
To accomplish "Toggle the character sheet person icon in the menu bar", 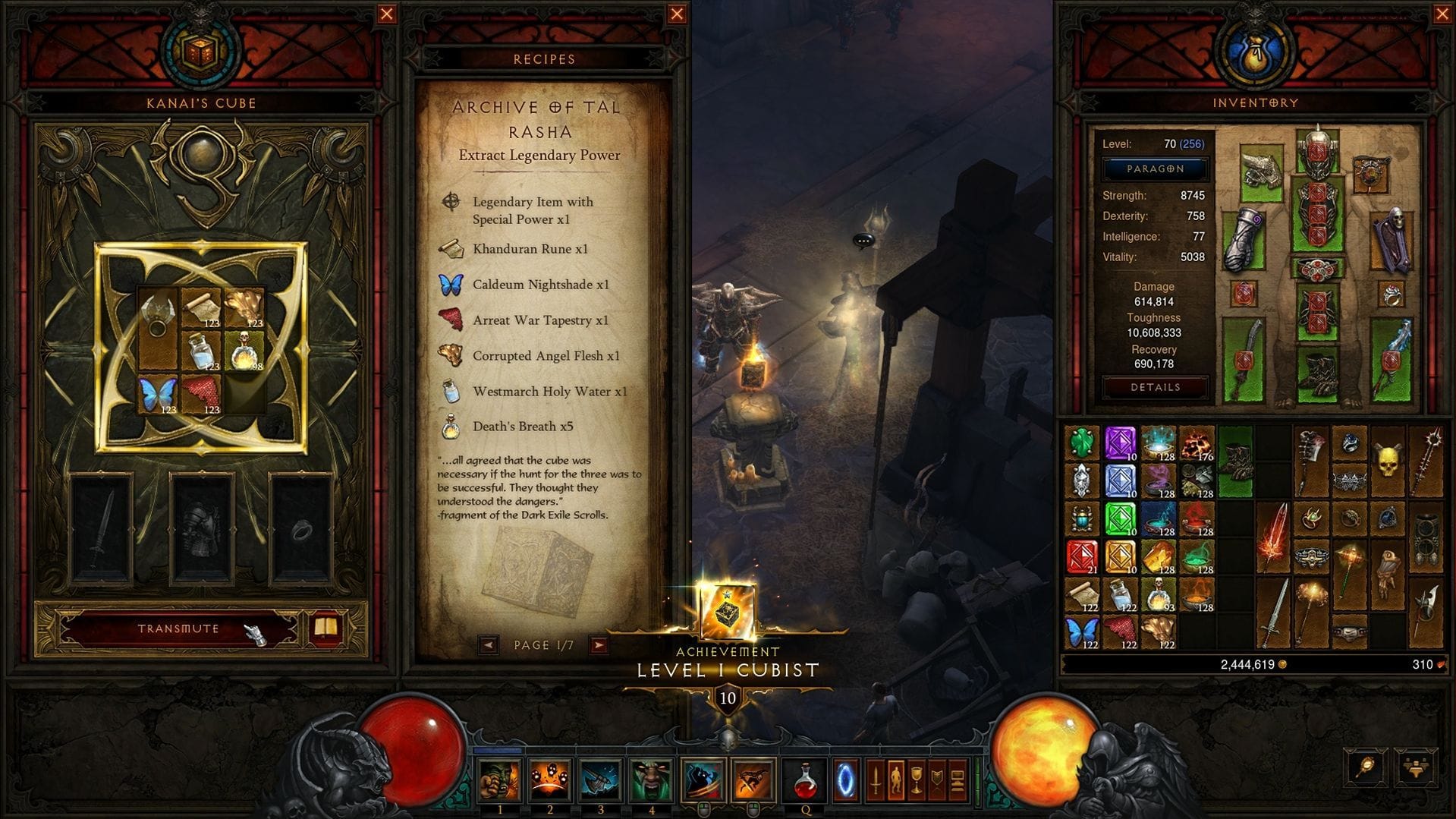I will (x=895, y=780).
